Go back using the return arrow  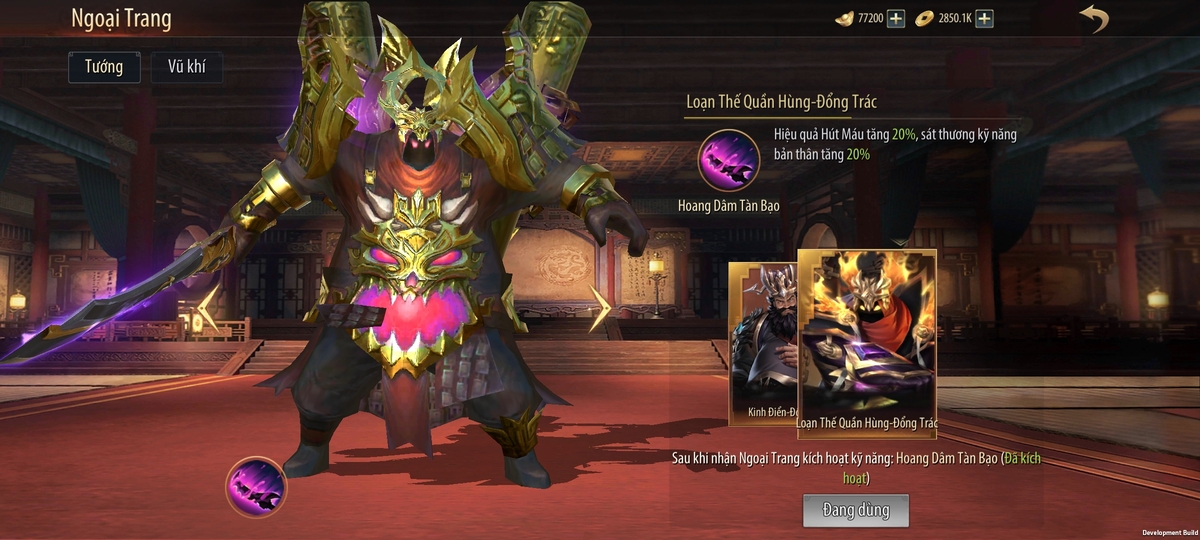coord(1094,19)
